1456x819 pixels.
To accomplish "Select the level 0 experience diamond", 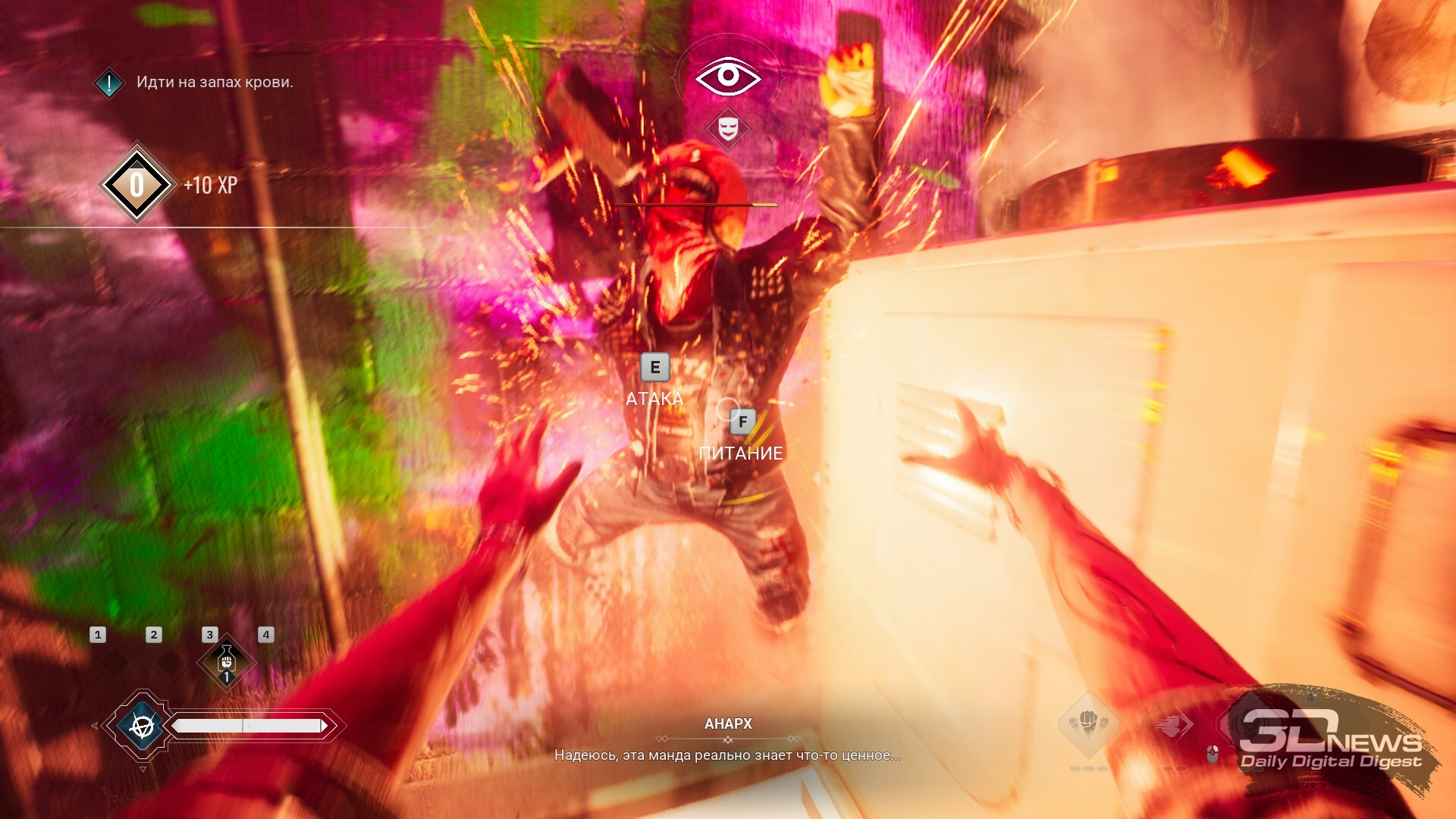I will point(136,184).
